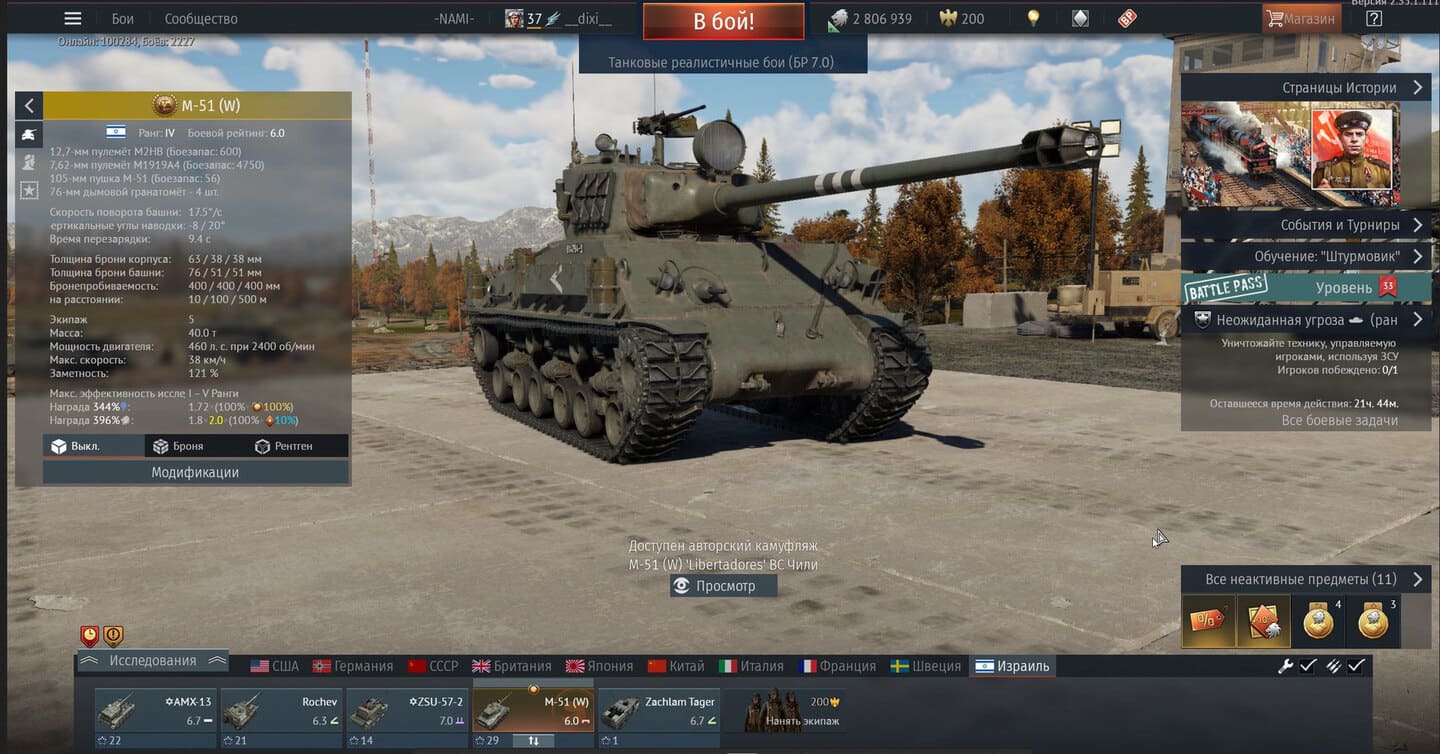Select the Германия nation tab

(353, 666)
